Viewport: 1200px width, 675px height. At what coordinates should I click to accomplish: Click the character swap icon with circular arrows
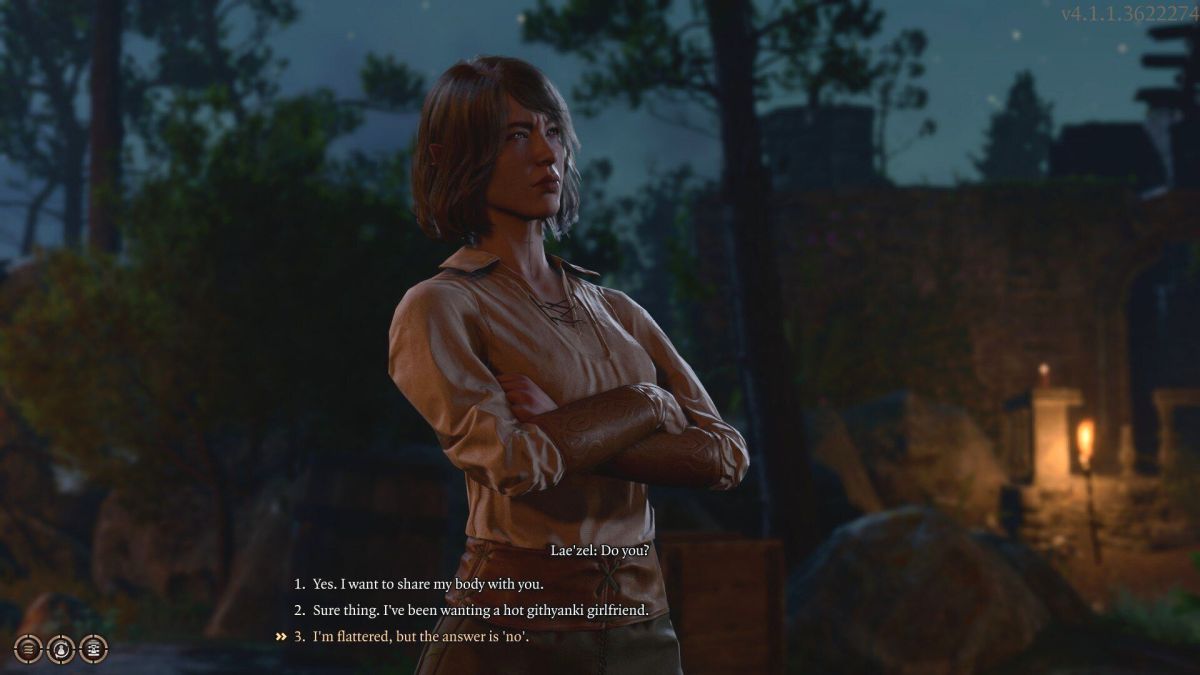click(61, 649)
